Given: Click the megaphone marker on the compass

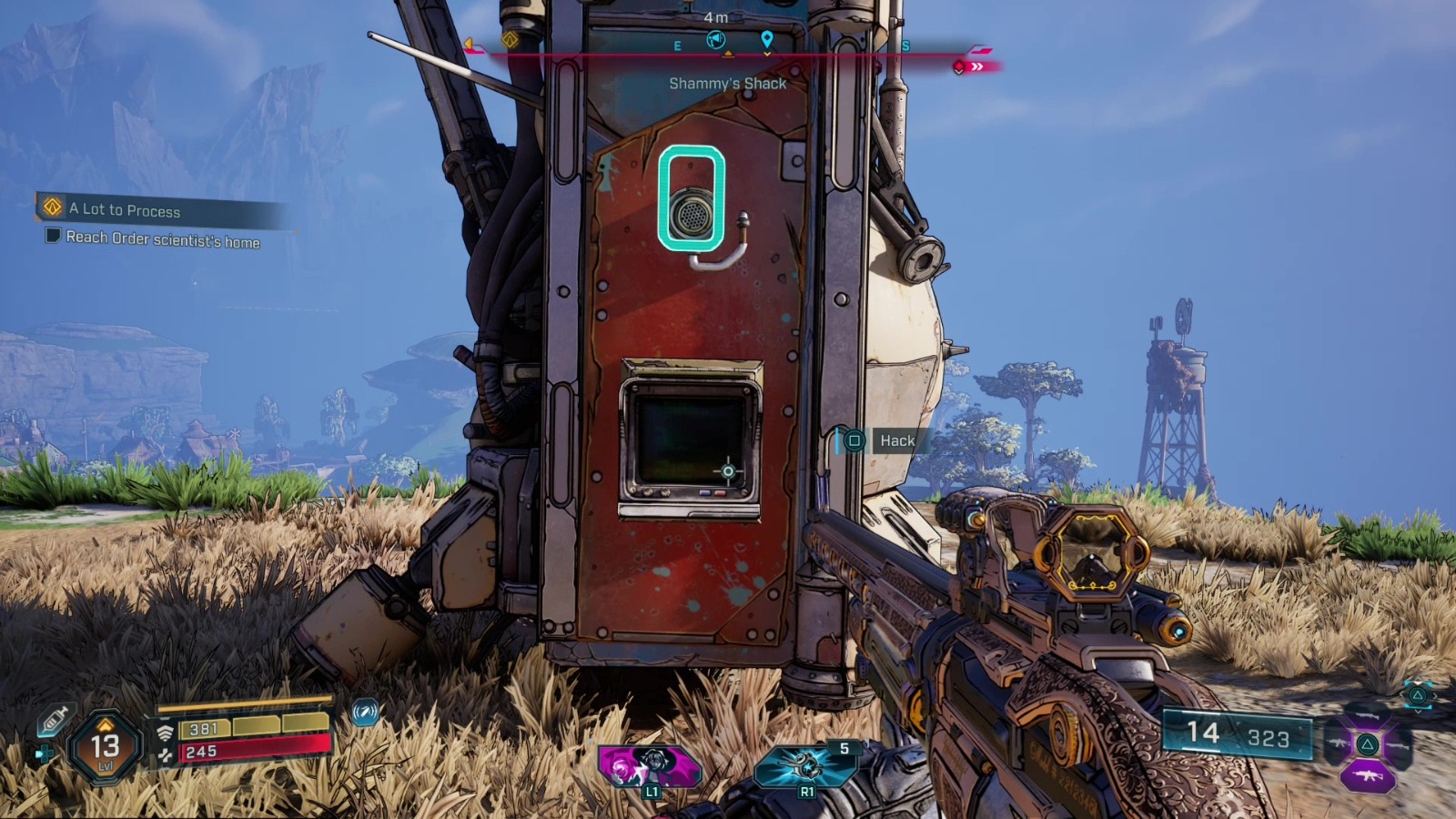Looking at the screenshot, I should tap(716, 39).
